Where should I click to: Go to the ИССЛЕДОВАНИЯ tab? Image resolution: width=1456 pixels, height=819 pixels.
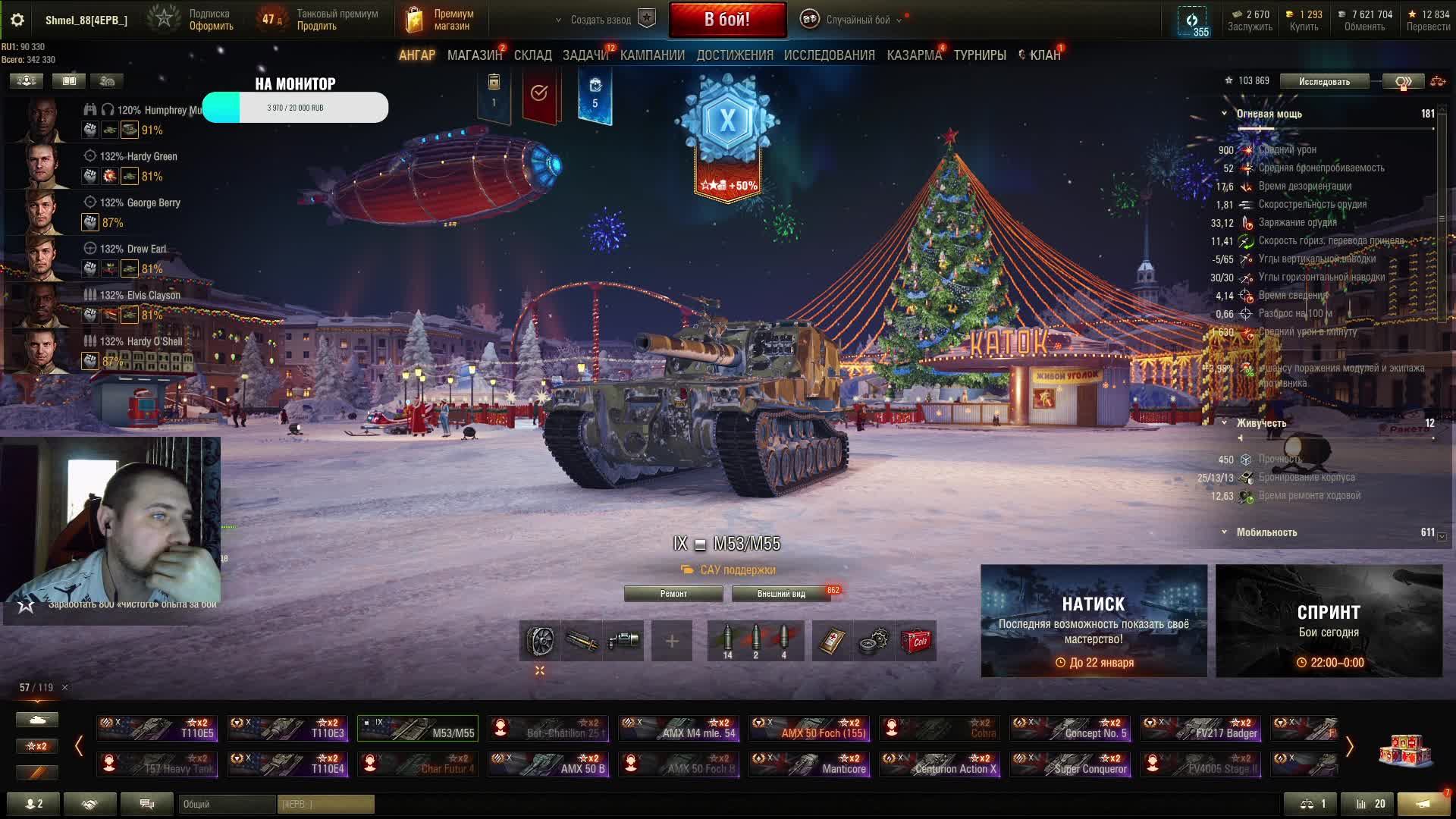pos(829,55)
